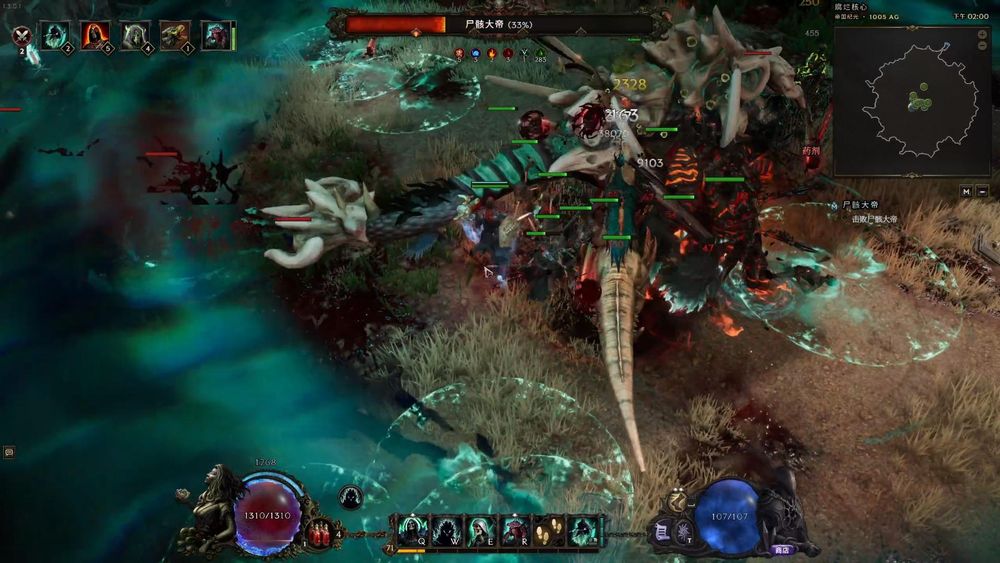Image resolution: width=1000 pixels, height=563 pixels.
Task: Select the teal hooded wraith unit portrait
Action: [x=55, y=35]
